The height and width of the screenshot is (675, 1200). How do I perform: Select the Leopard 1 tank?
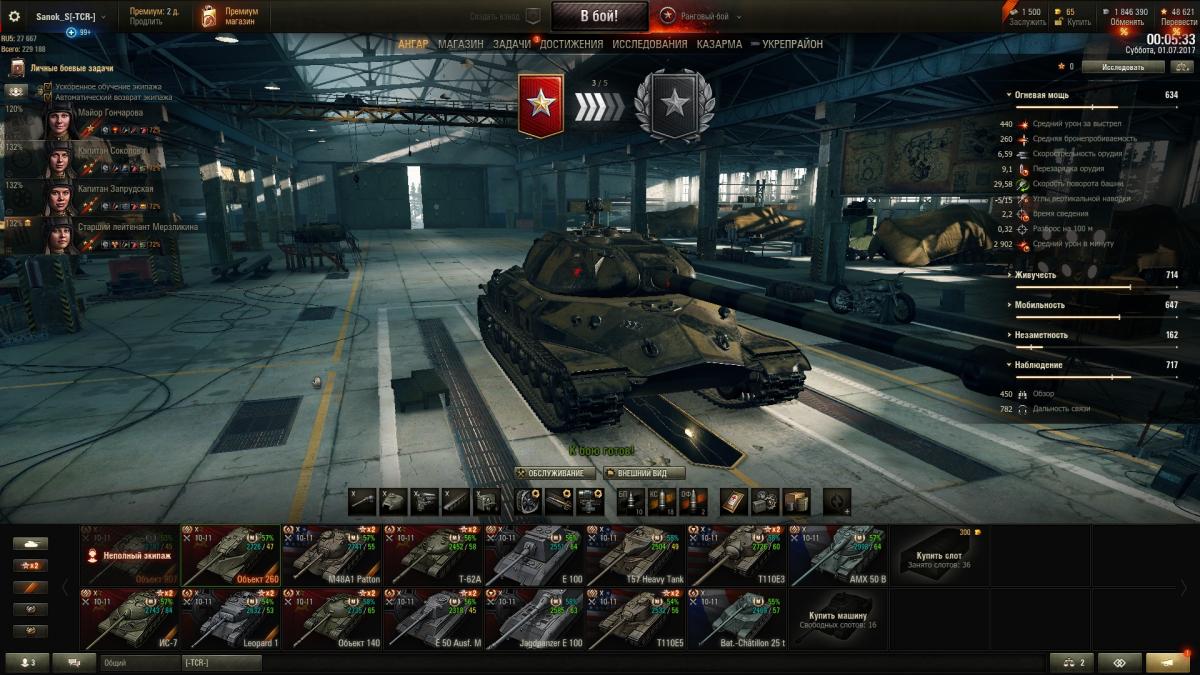point(230,619)
